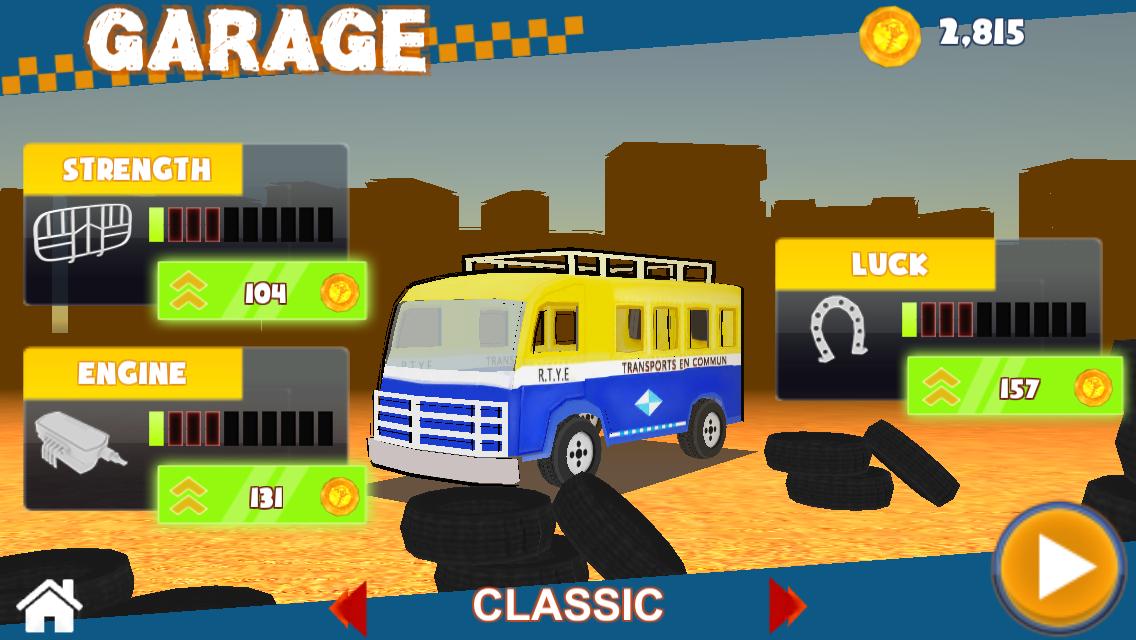Buy the Luck upgrade for 157 coins
This screenshot has height=640, width=1136.
(1013, 387)
